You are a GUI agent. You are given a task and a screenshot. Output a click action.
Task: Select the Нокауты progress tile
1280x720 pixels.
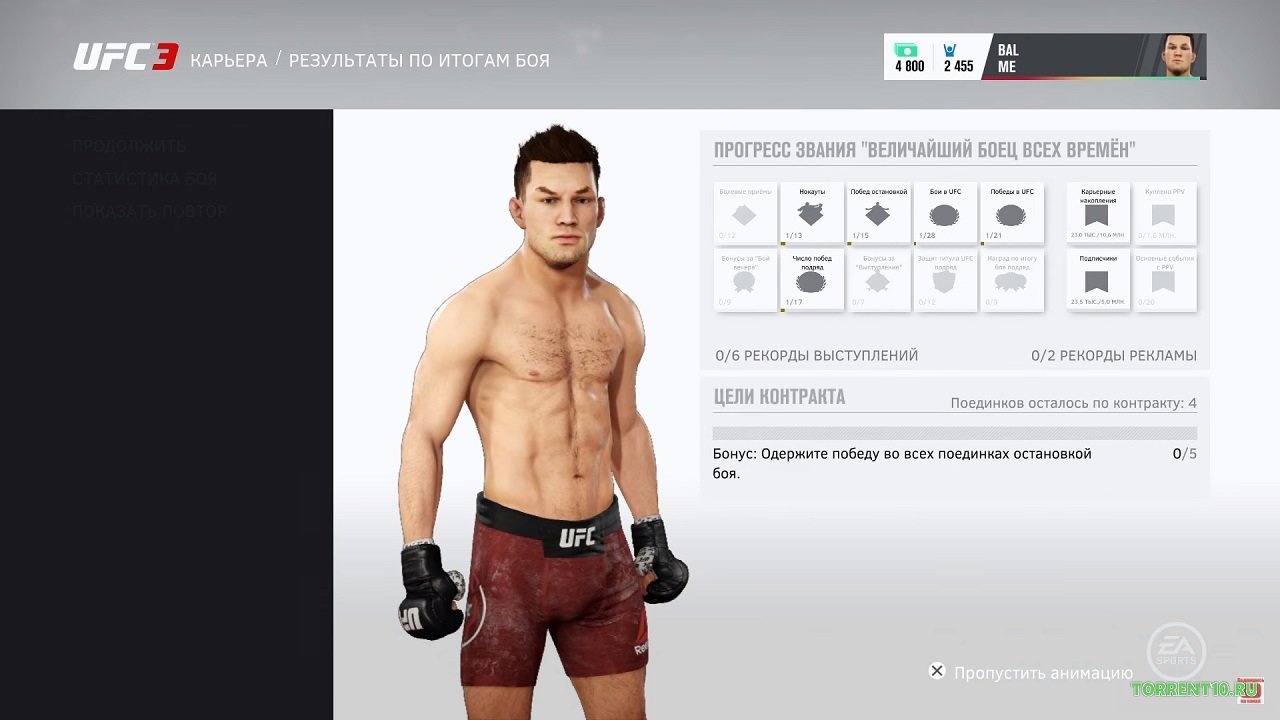click(x=812, y=214)
